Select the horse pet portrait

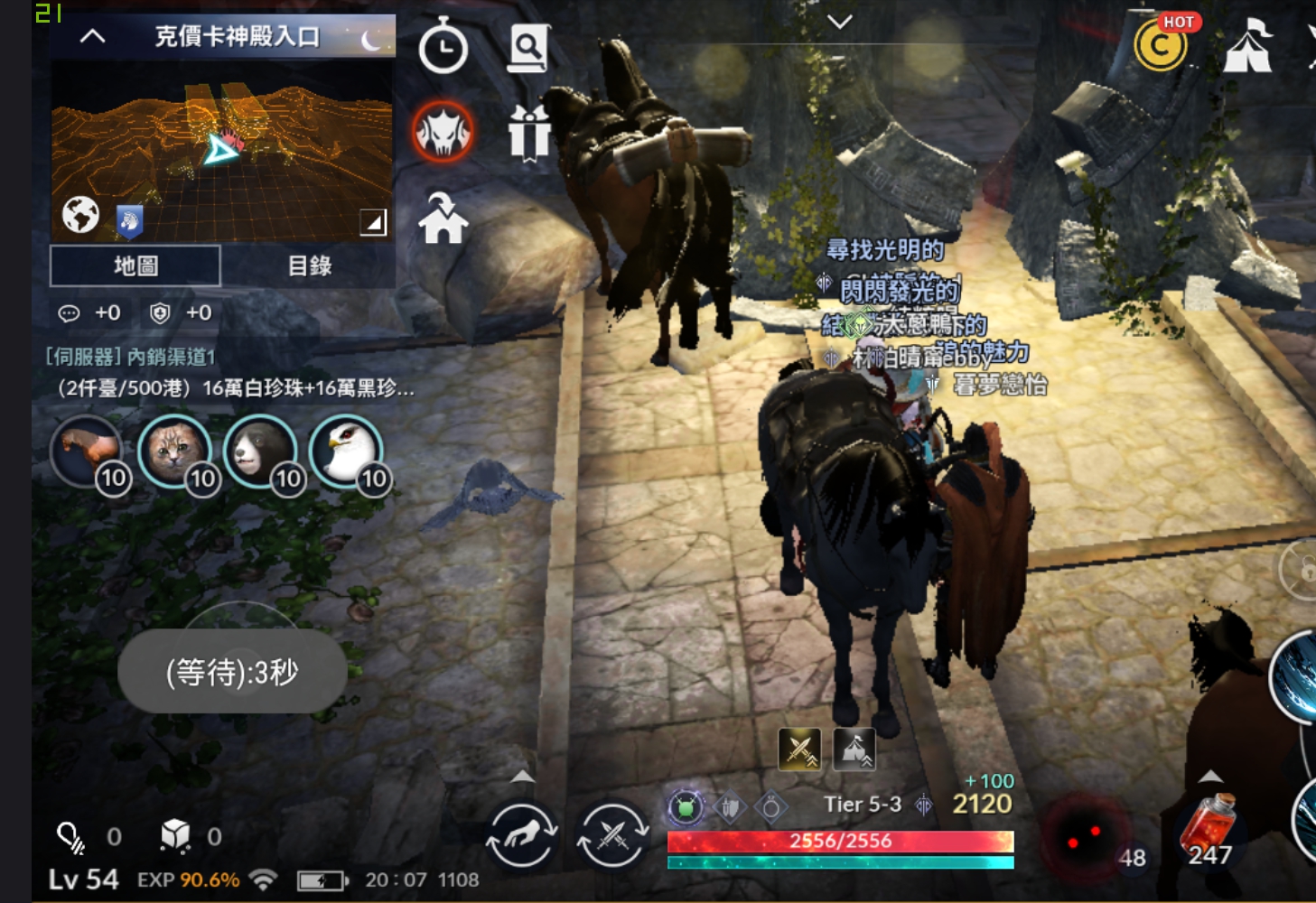pos(88,450)
